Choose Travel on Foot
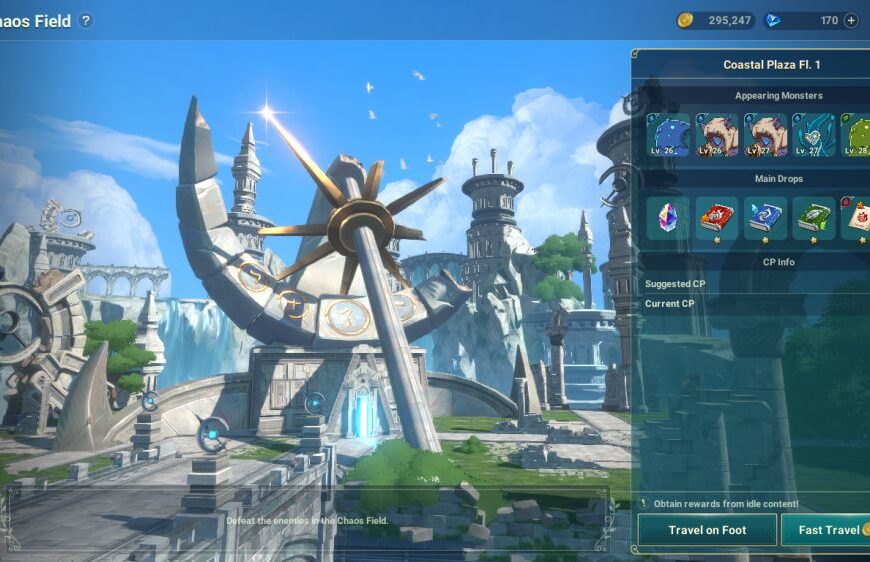This screenshot has width=870, height=562. pos(707,530)
